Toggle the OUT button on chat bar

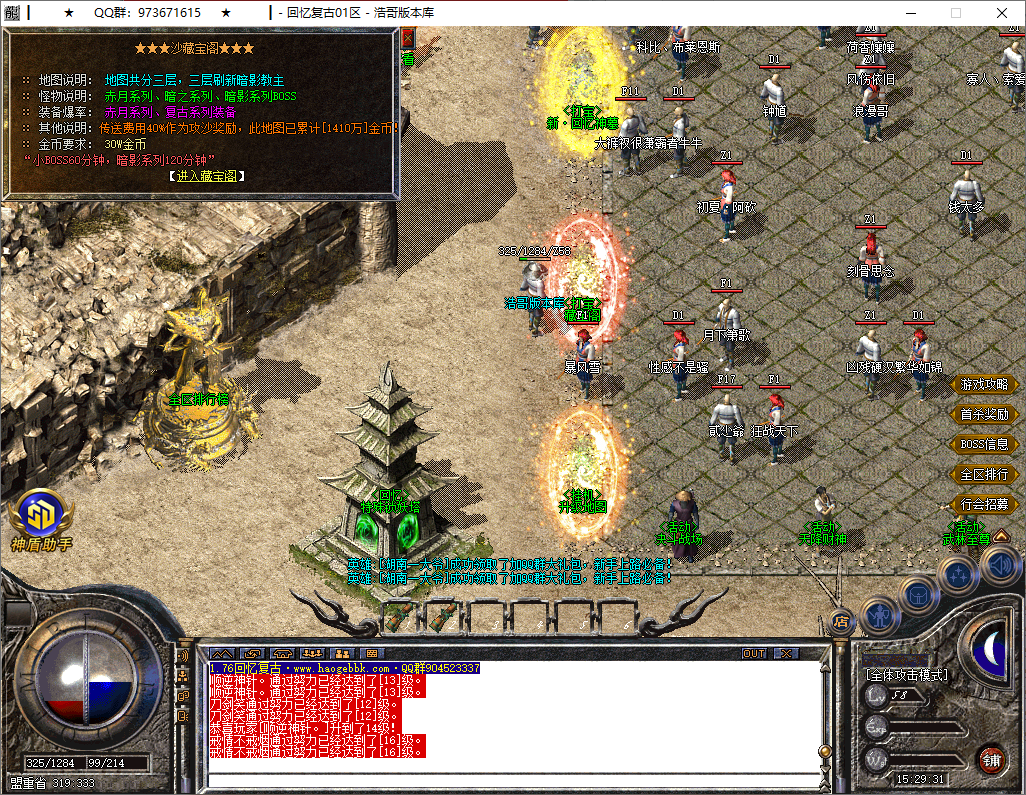[x=754, y=653]
